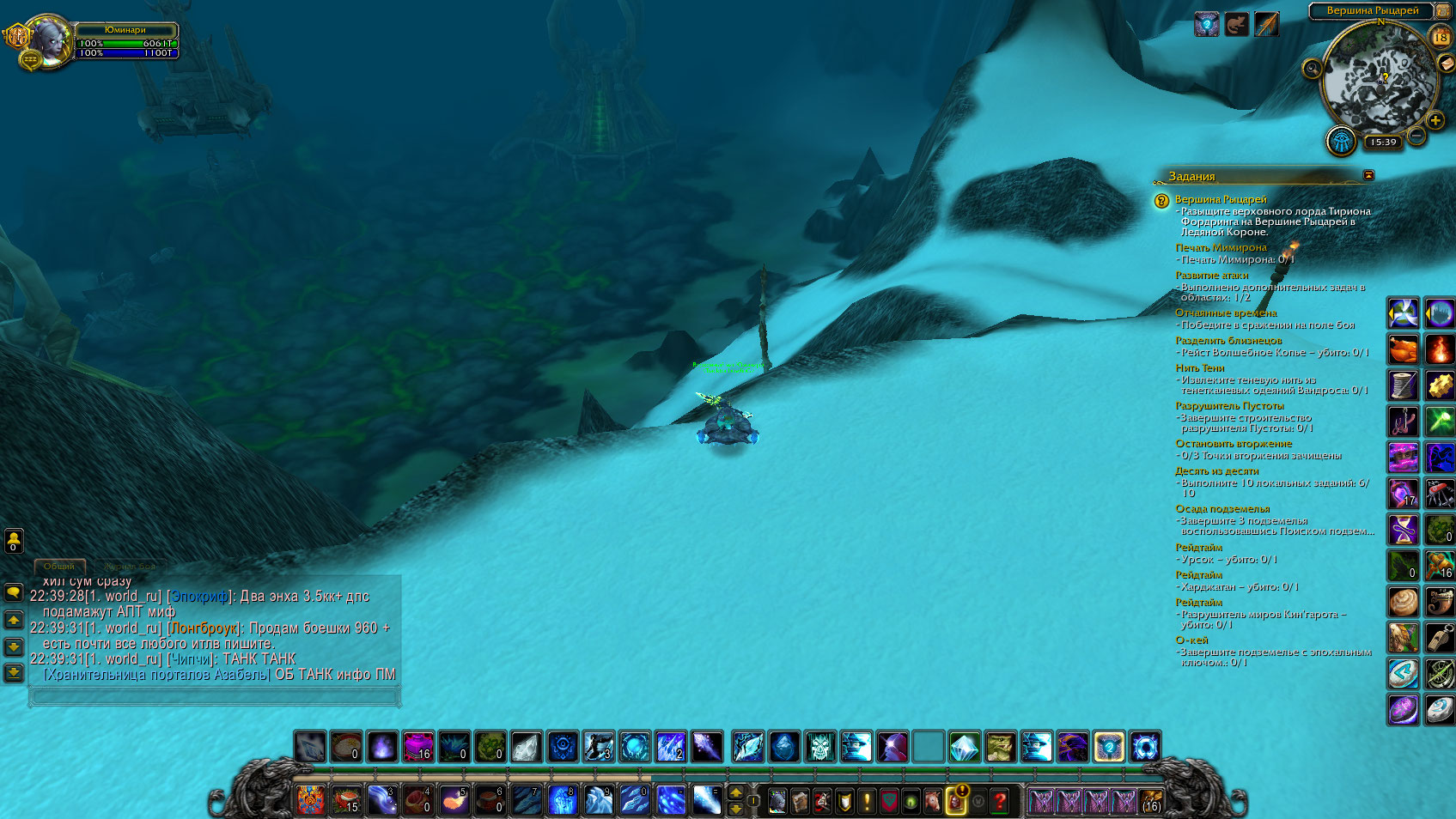Screen dimensions: 1456x819
Task: Click the Хранительница порталов Азабель chat link
Action: click(157, 675)
